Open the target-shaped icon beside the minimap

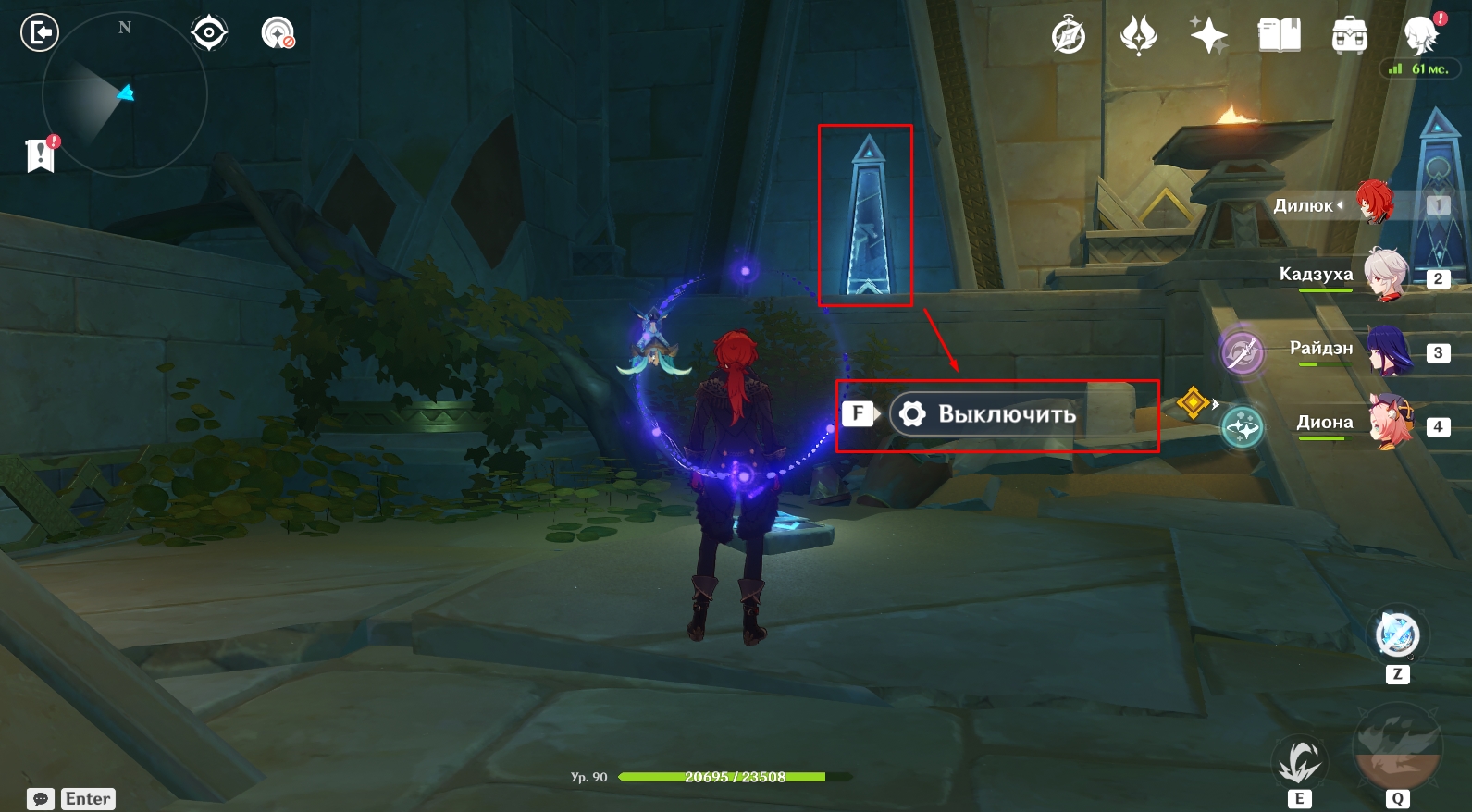(209, 33)
